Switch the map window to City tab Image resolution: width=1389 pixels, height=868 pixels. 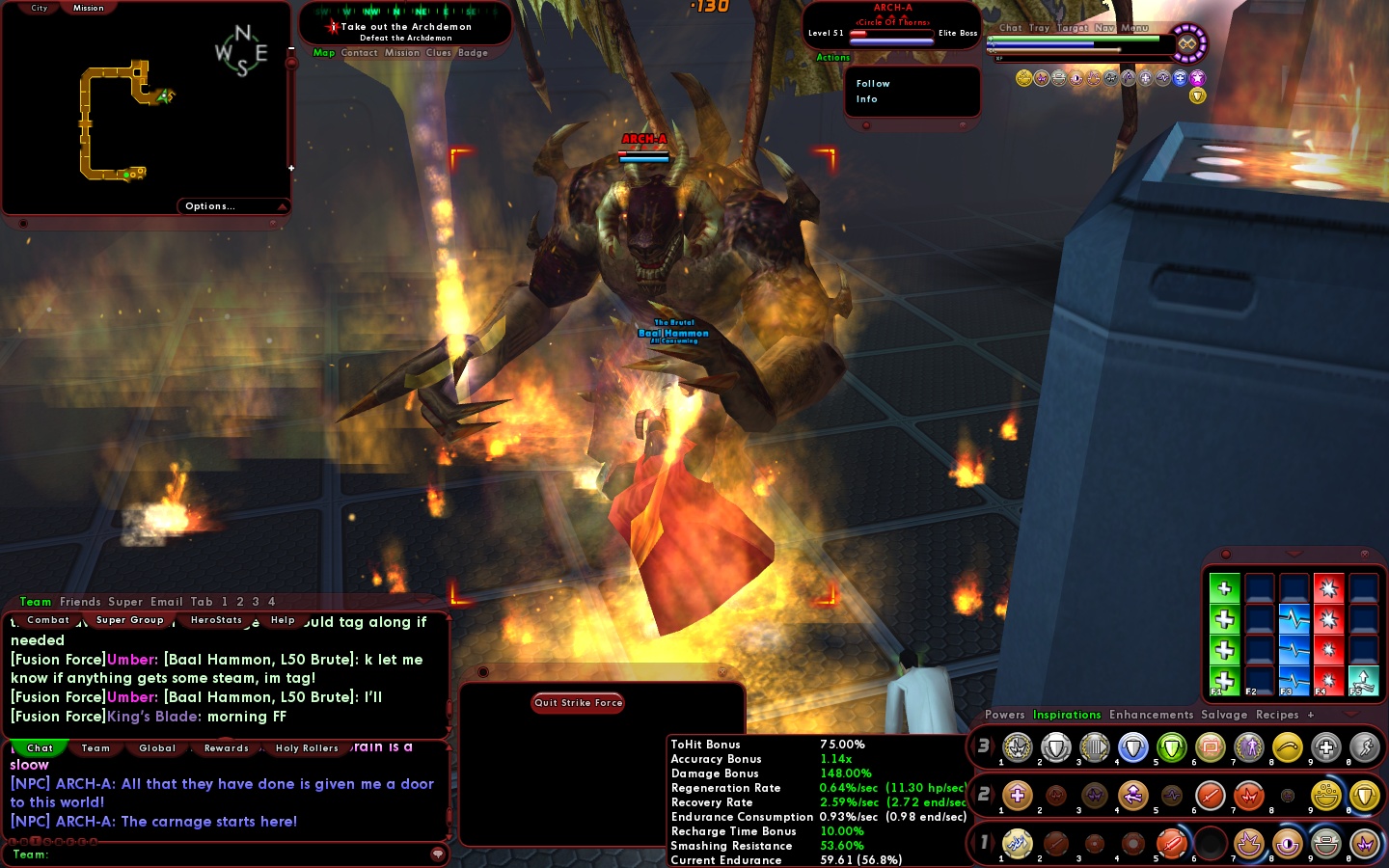pyautogui.click(x=40, y=8)
